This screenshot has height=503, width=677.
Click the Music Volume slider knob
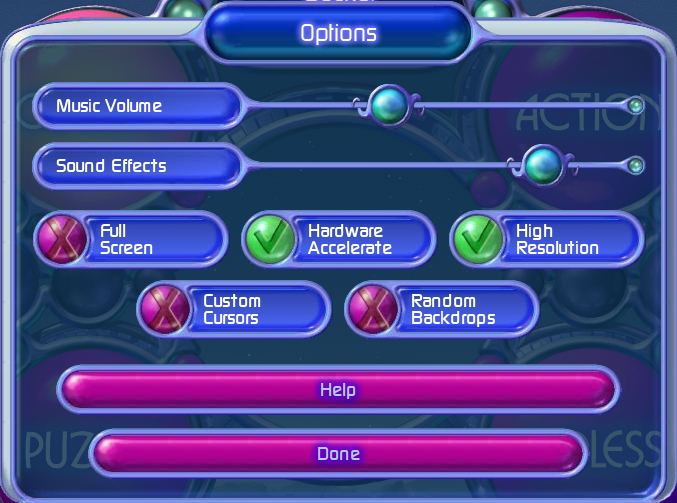387,104
